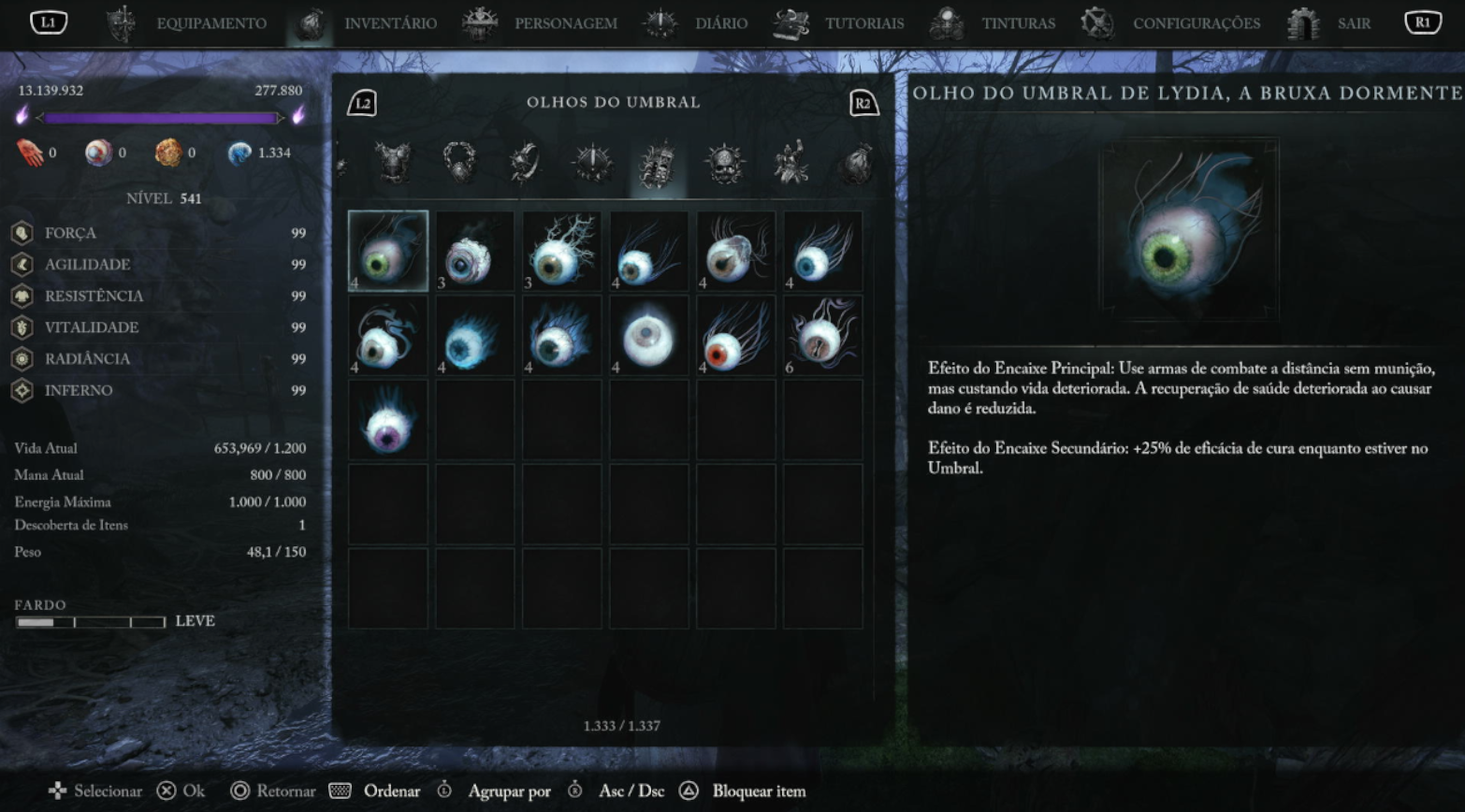Viewport: 1465px width, 812px height.
Task: Open the Tinturas menu
Action: (1018, 23)
